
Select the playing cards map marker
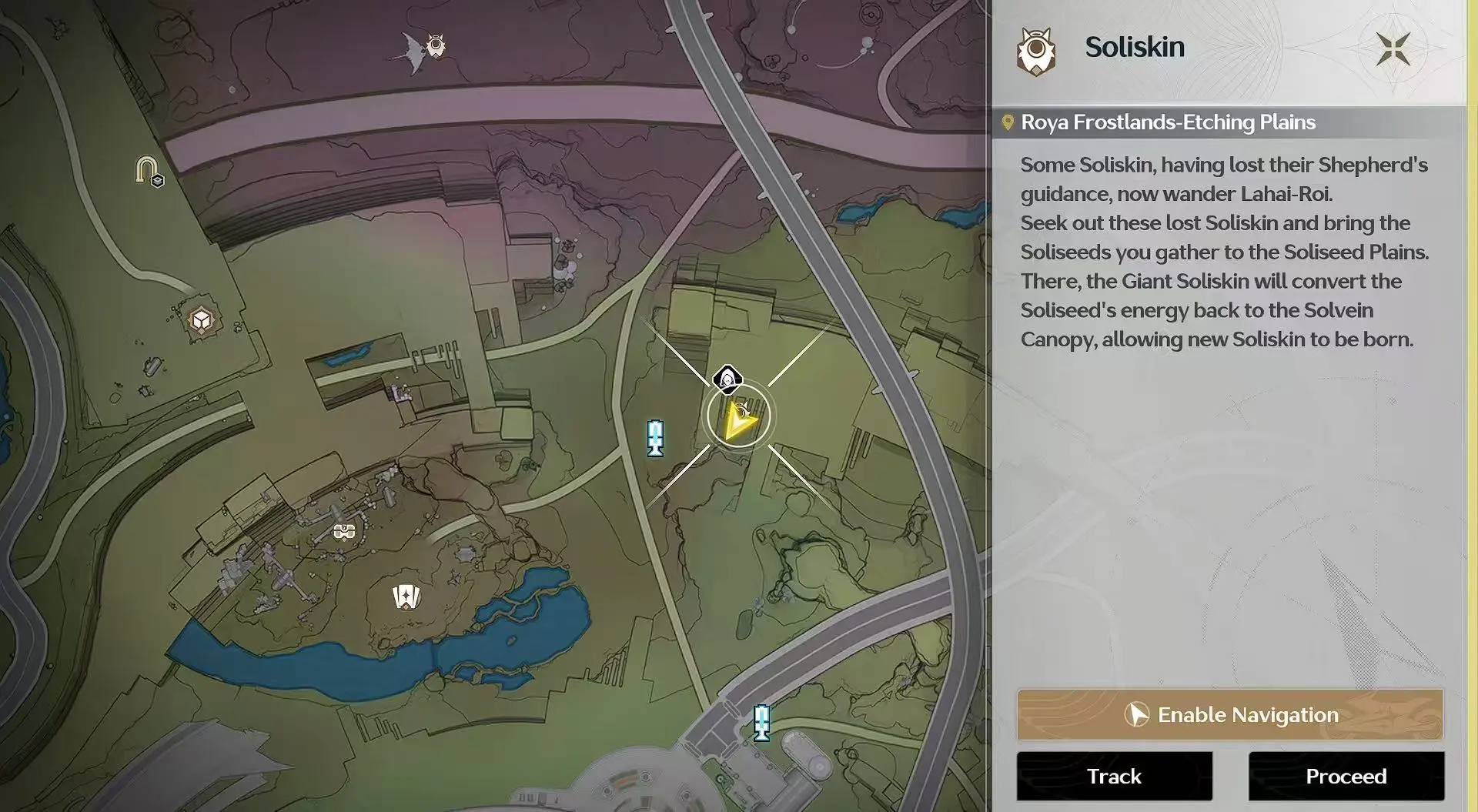(x=406, y=596)
